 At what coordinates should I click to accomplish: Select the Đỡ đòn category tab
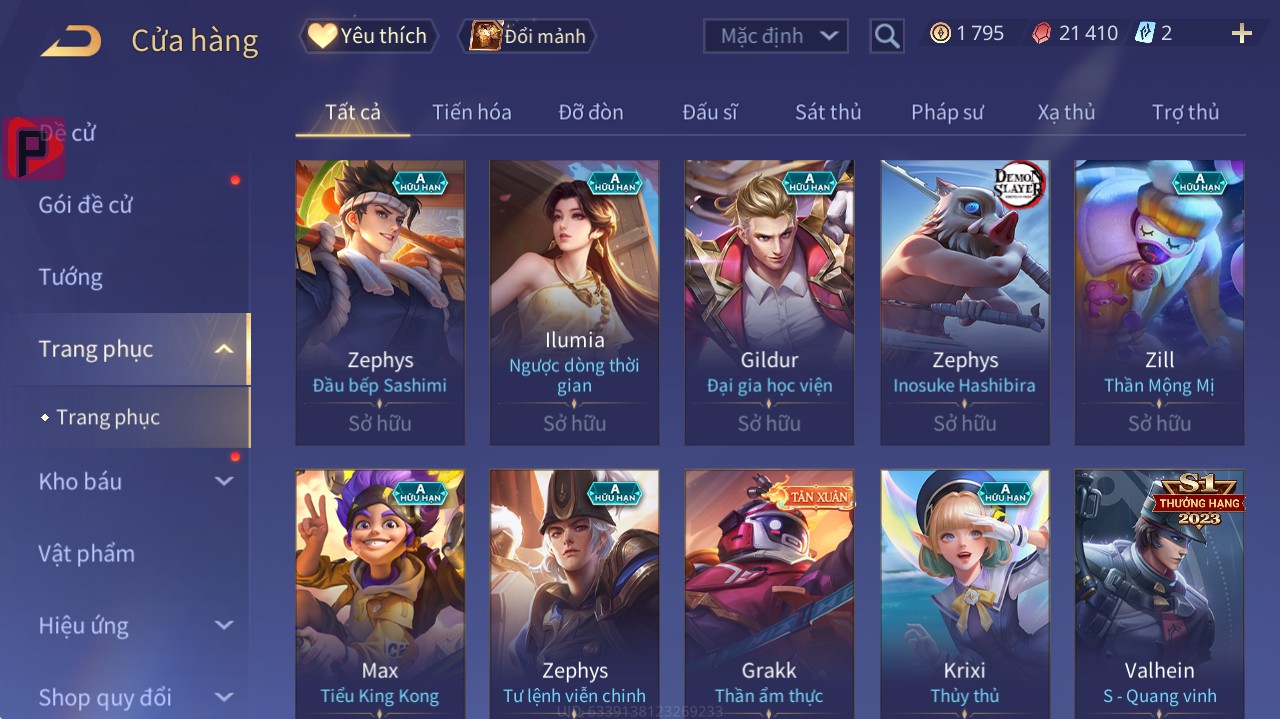590,112
